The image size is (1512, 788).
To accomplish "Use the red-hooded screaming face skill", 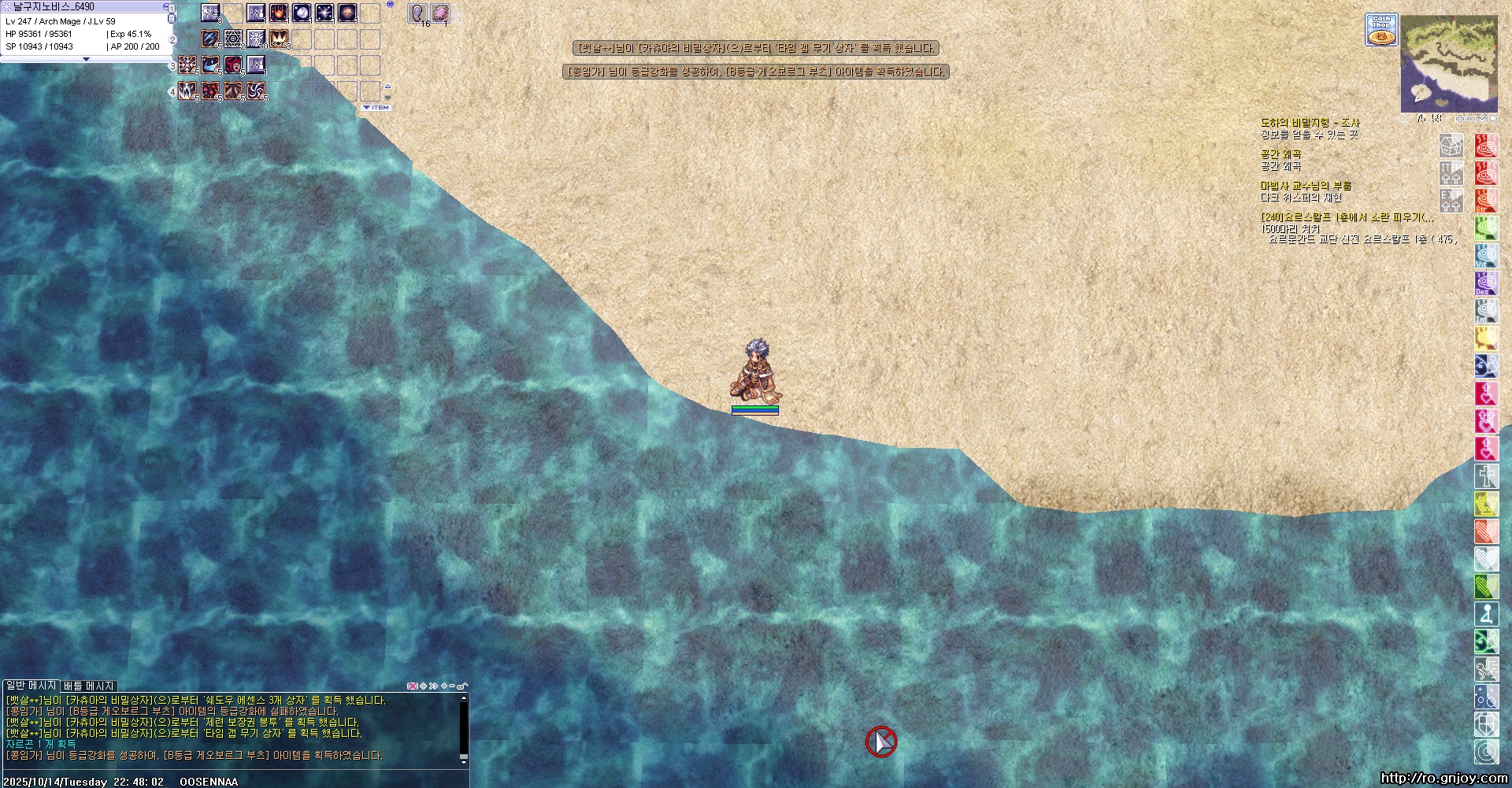I will [233, 65].
